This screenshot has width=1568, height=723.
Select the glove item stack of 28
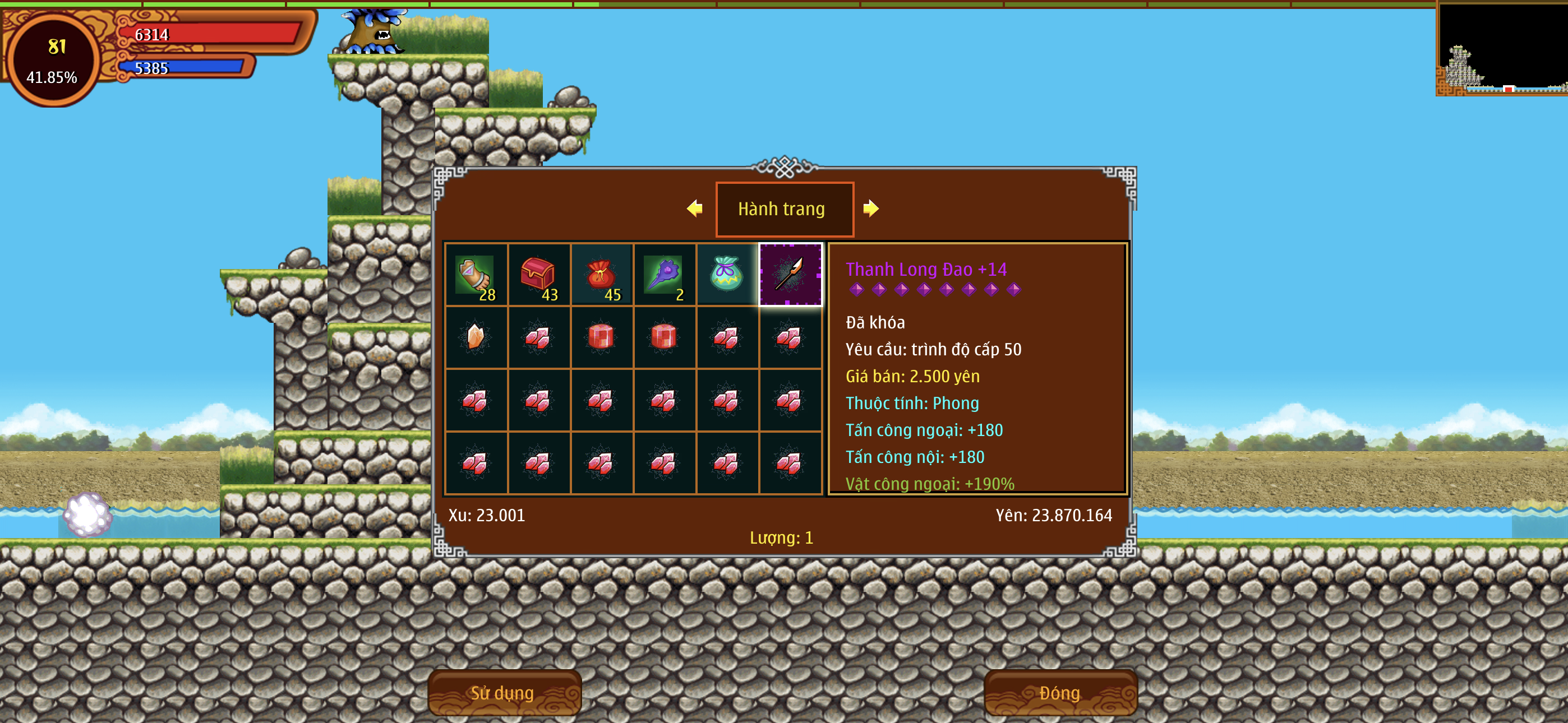coord(476,275)
